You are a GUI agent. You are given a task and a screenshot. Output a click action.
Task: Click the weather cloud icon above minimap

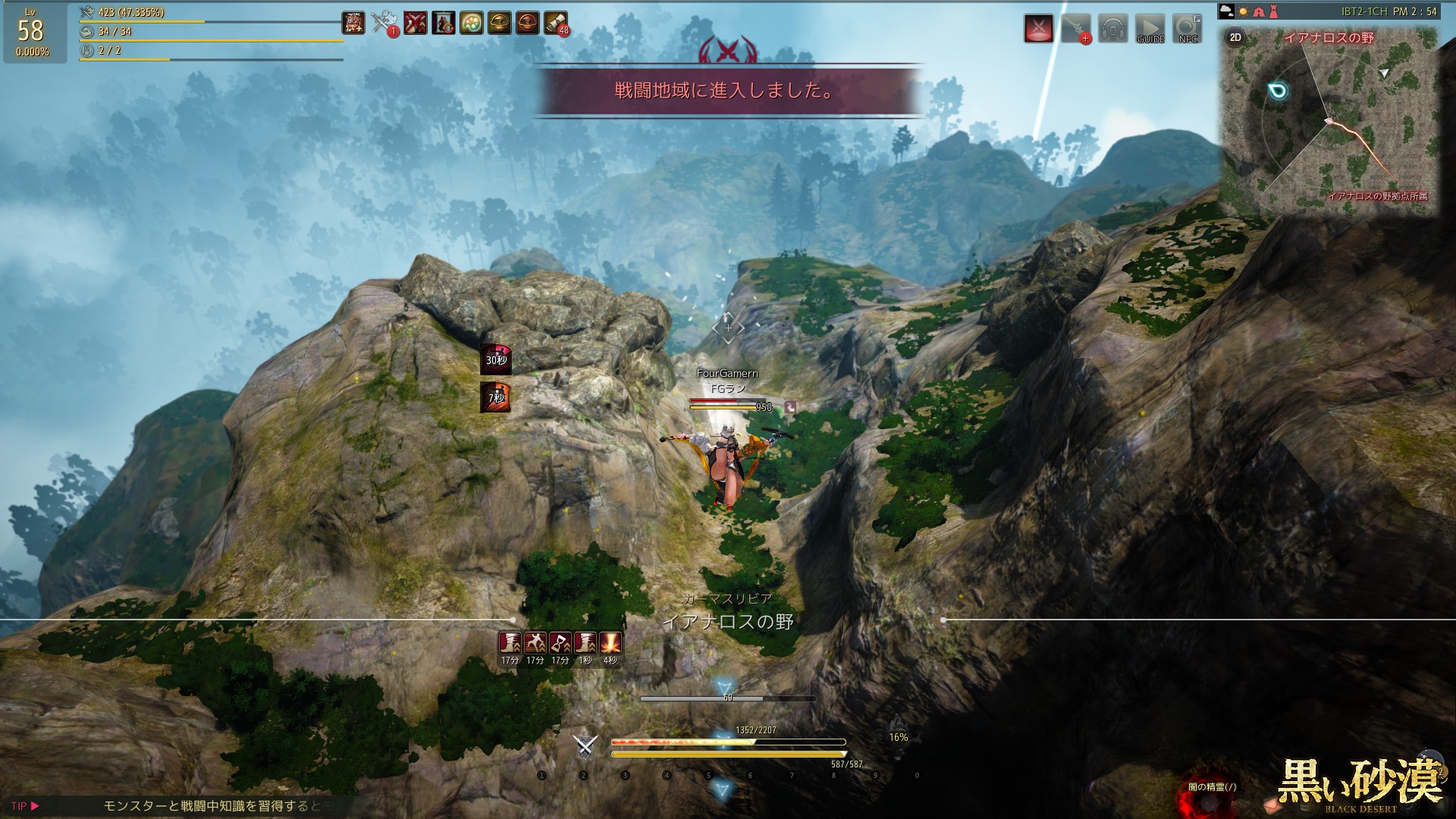click(1226, 11)
